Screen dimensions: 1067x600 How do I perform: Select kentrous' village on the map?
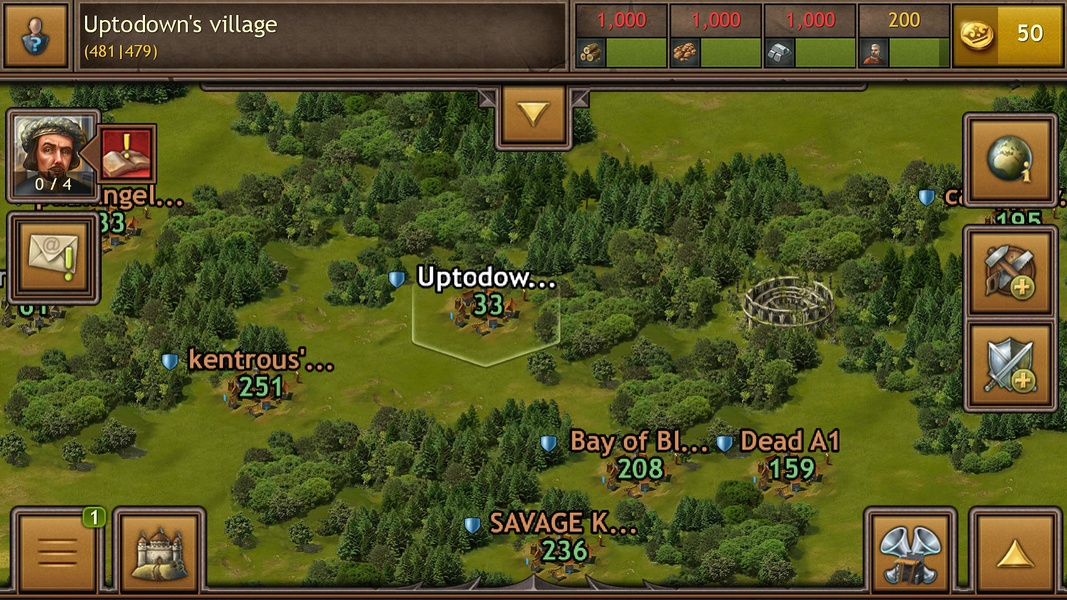point(259,385)
